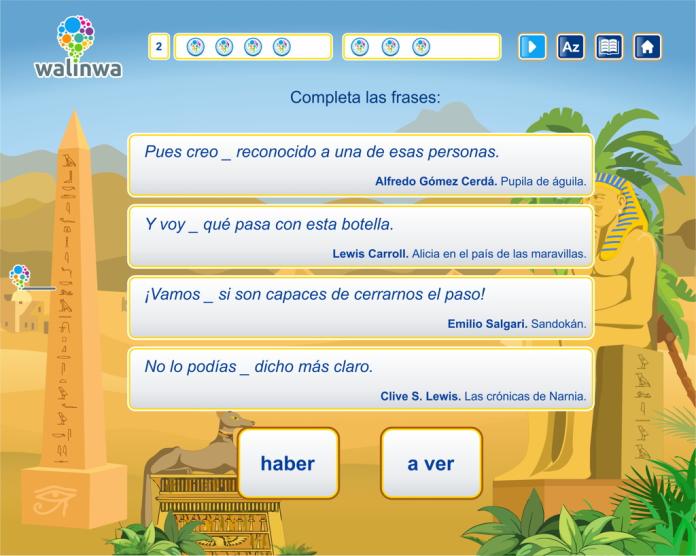Screen dimensions: 696x556
Task: Go to the home screen
Action: pos(647,47)
